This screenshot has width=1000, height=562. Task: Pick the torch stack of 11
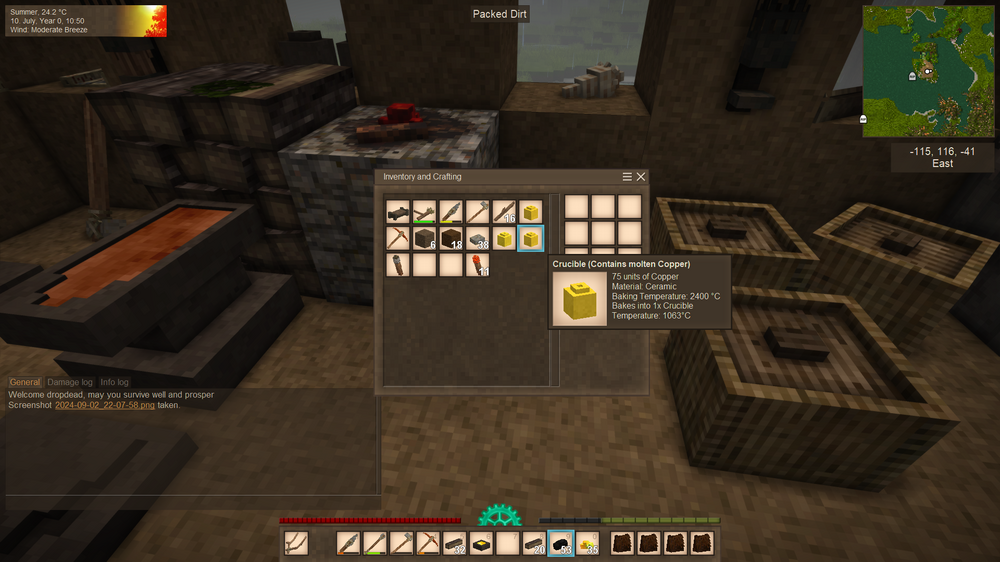coord(478,265)
